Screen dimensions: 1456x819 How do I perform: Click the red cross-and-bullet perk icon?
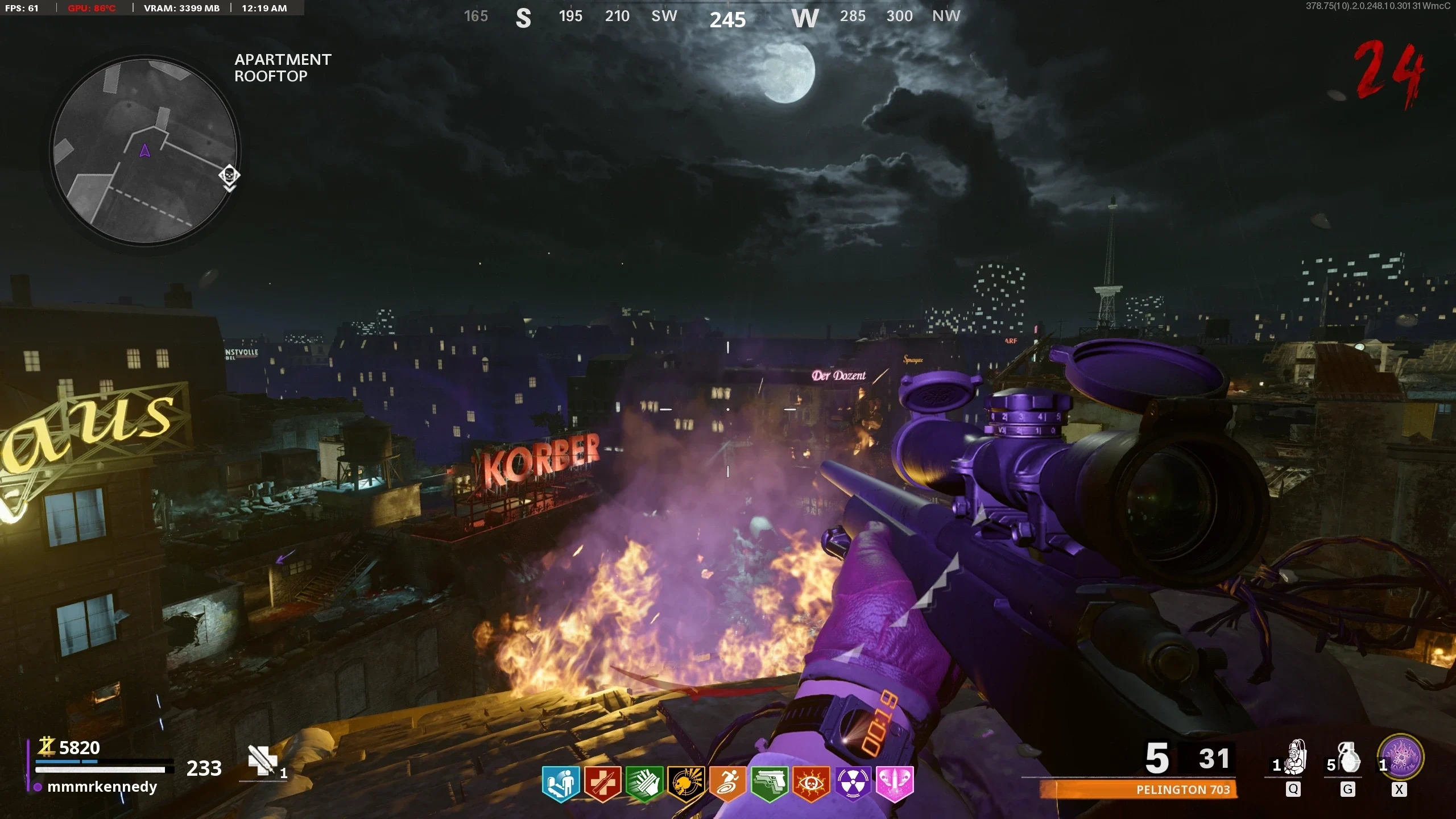point(602,784)
